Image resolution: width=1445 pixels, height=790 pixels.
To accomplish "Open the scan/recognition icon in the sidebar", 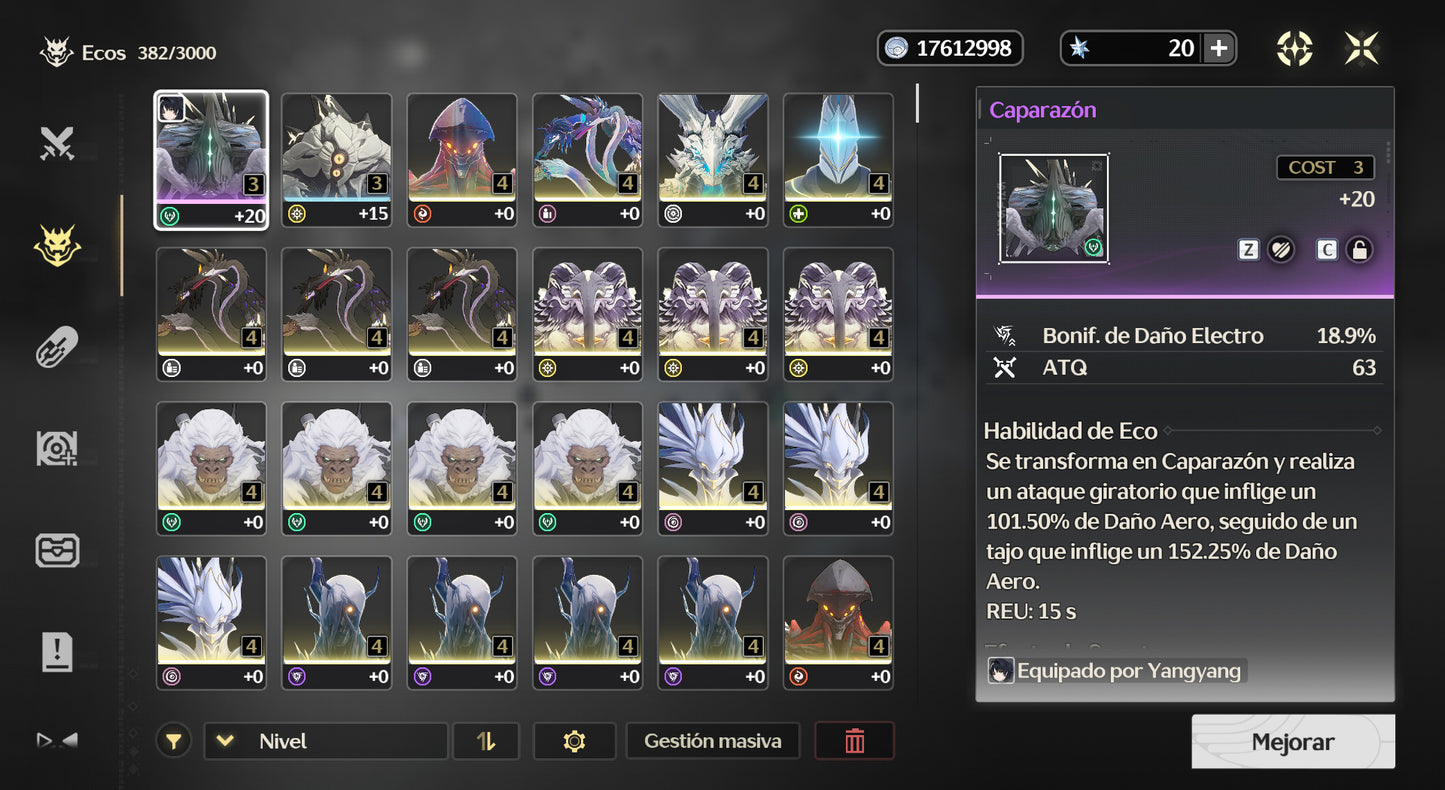I will pos(57,448).
